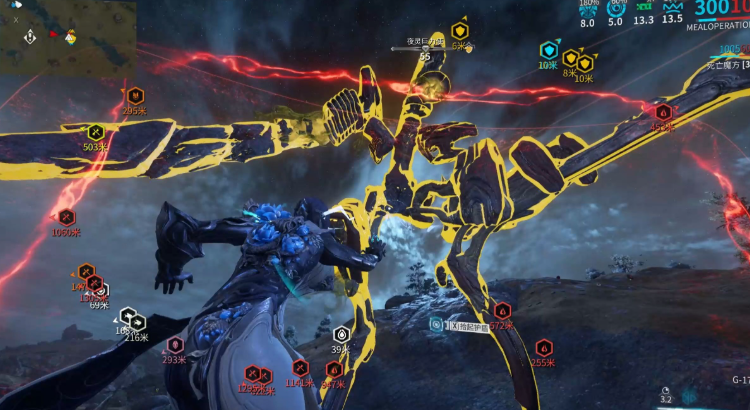This screenshot has width=750, height=410.
Task: Click the round buff icon showing 5.0
Action: pyautogui.click(x=616, y=8)
